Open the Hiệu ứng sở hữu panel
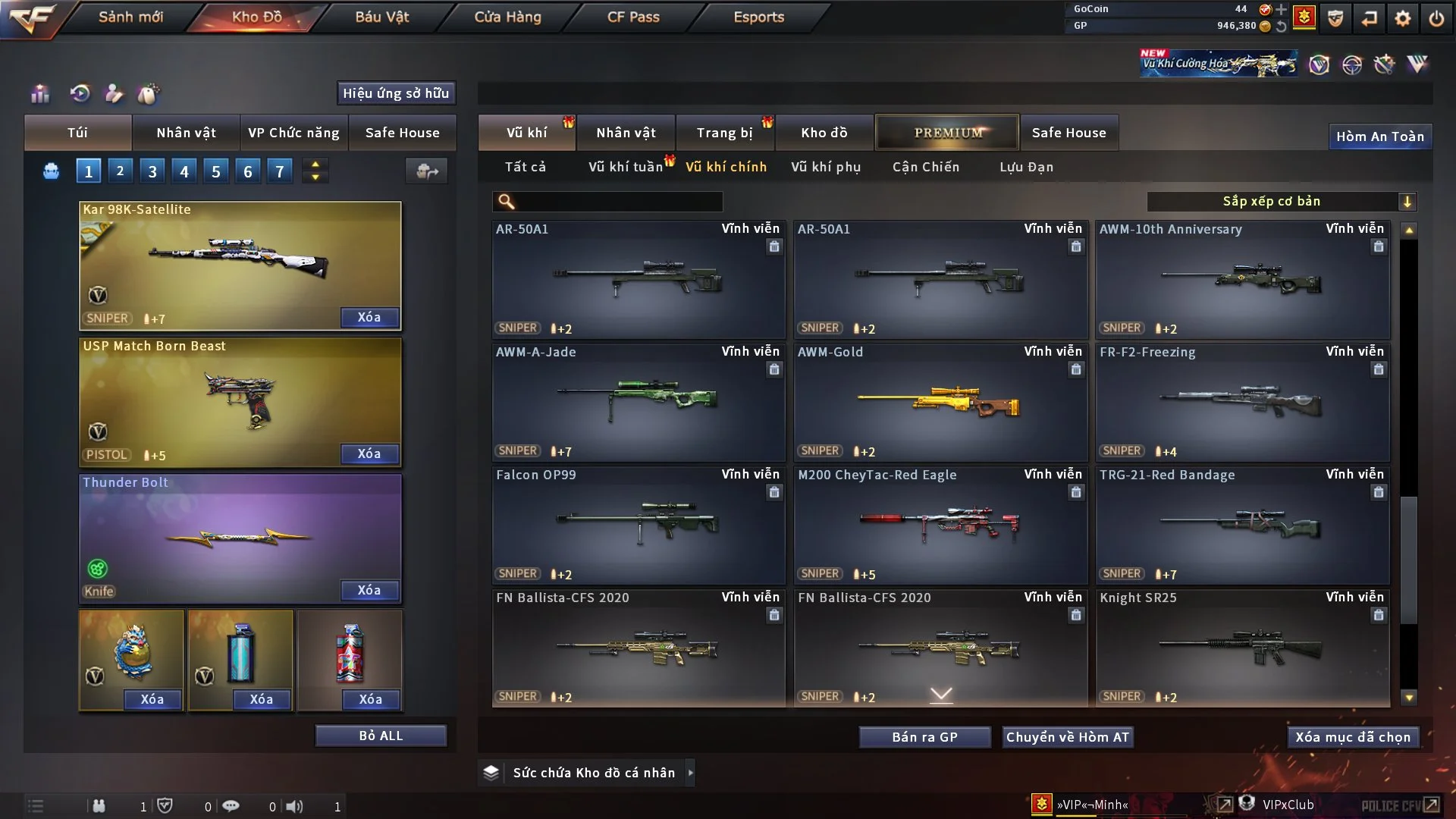1456x819 pixels. tap(396, 93)
